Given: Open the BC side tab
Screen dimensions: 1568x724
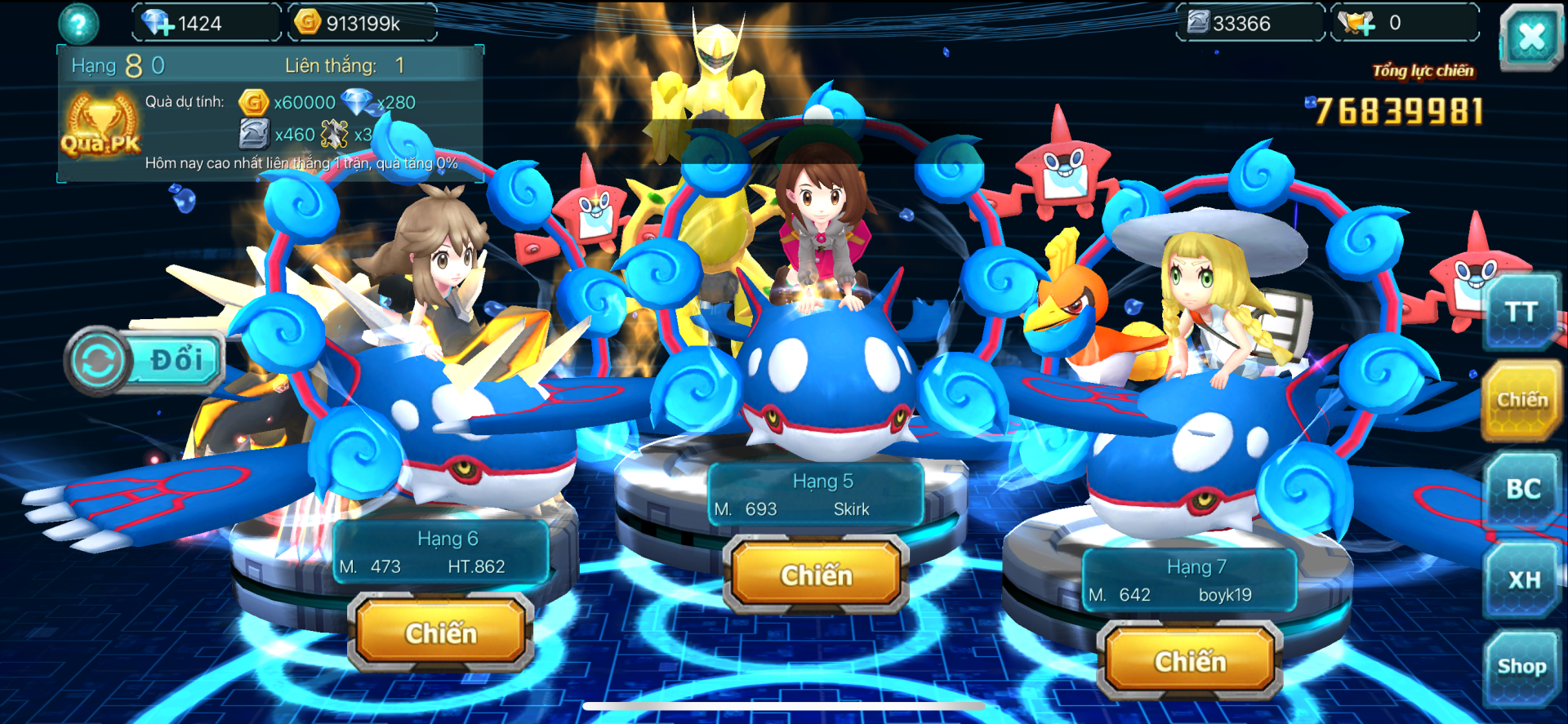Looking at the screenshot, I should pyautogui.click(x=1523, y=489).
